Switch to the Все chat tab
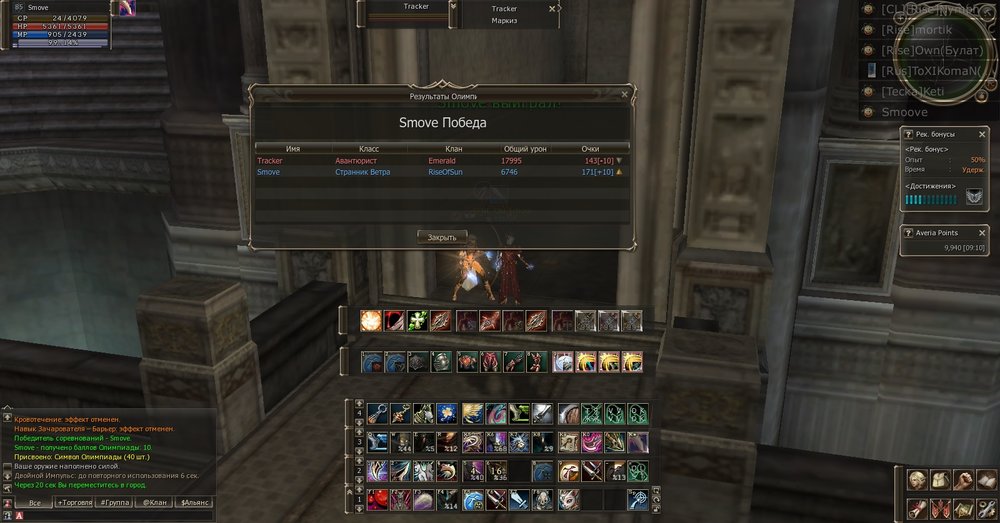The height and width of the screenshot is (523, 1000). (x=35, y=502)
